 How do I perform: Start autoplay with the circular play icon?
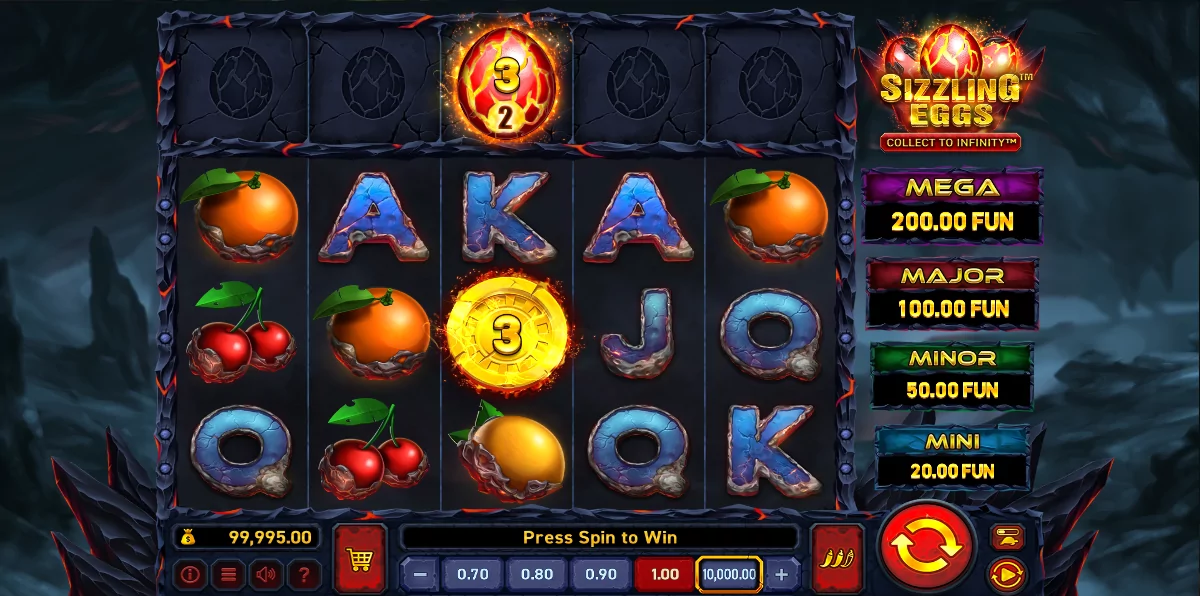[1006, 575]
